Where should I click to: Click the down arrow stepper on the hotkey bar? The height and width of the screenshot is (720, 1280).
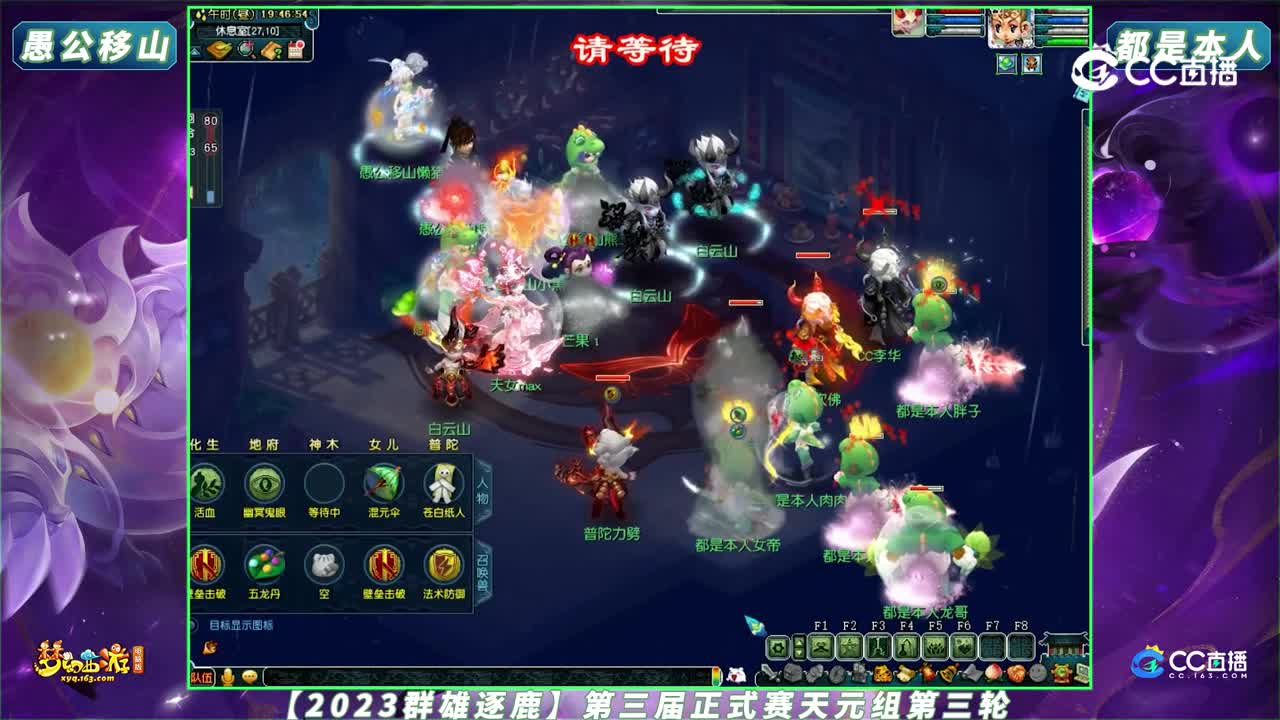coord(800,653)
